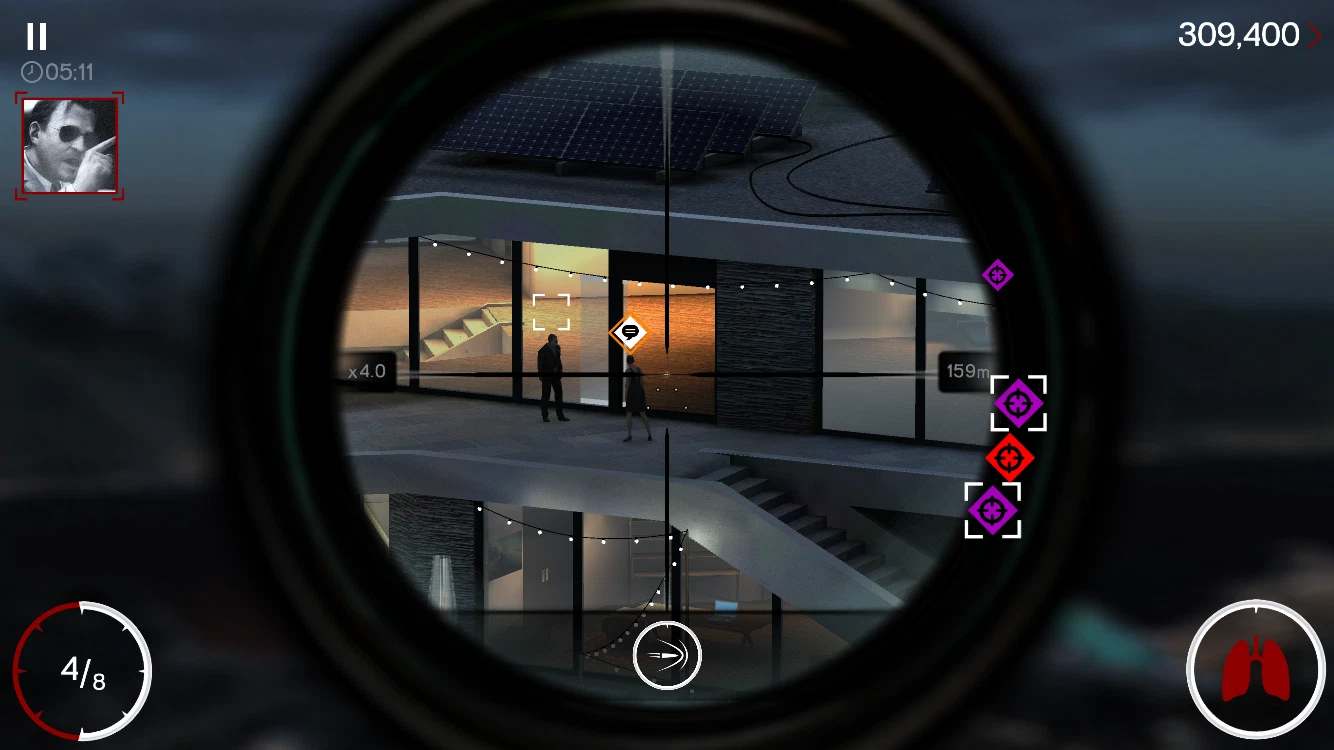Aim at the man in the suit
1334x750 pixels.
pyautogui.click(x=551, y=375)
